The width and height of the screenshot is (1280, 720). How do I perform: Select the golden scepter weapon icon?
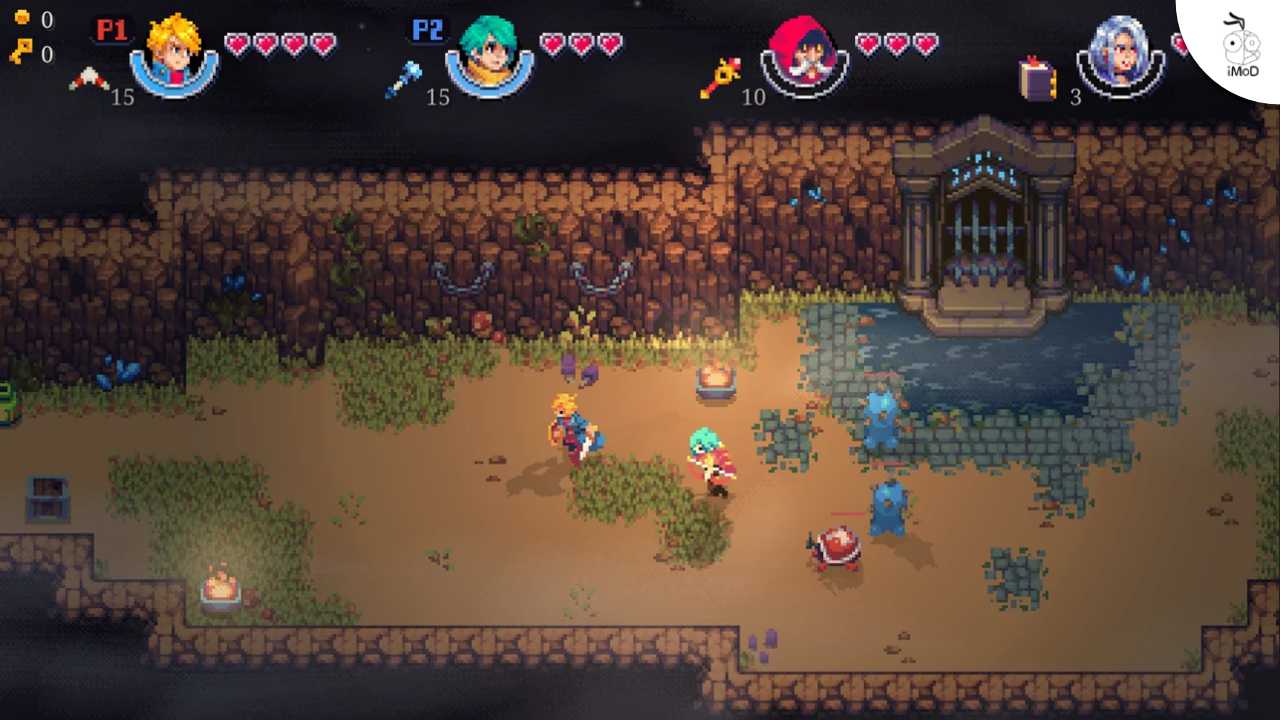click(719, 78)
